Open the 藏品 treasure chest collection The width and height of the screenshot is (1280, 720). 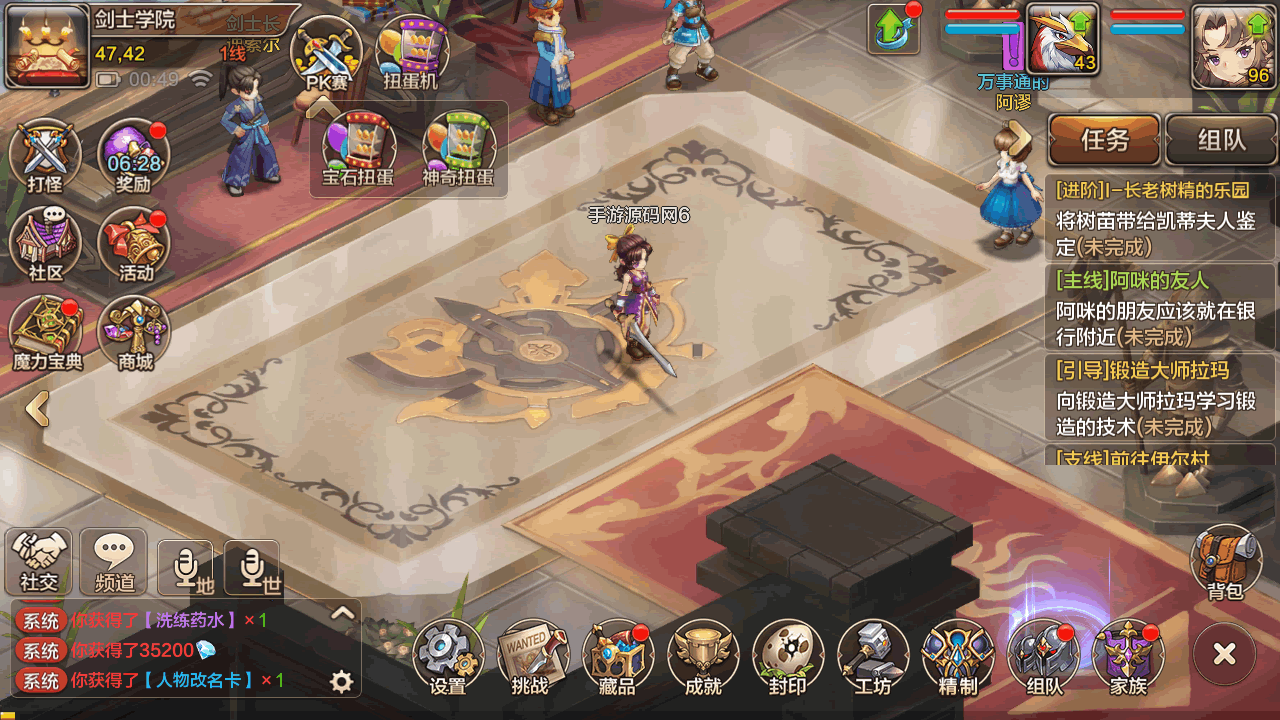tap(617, 655)
